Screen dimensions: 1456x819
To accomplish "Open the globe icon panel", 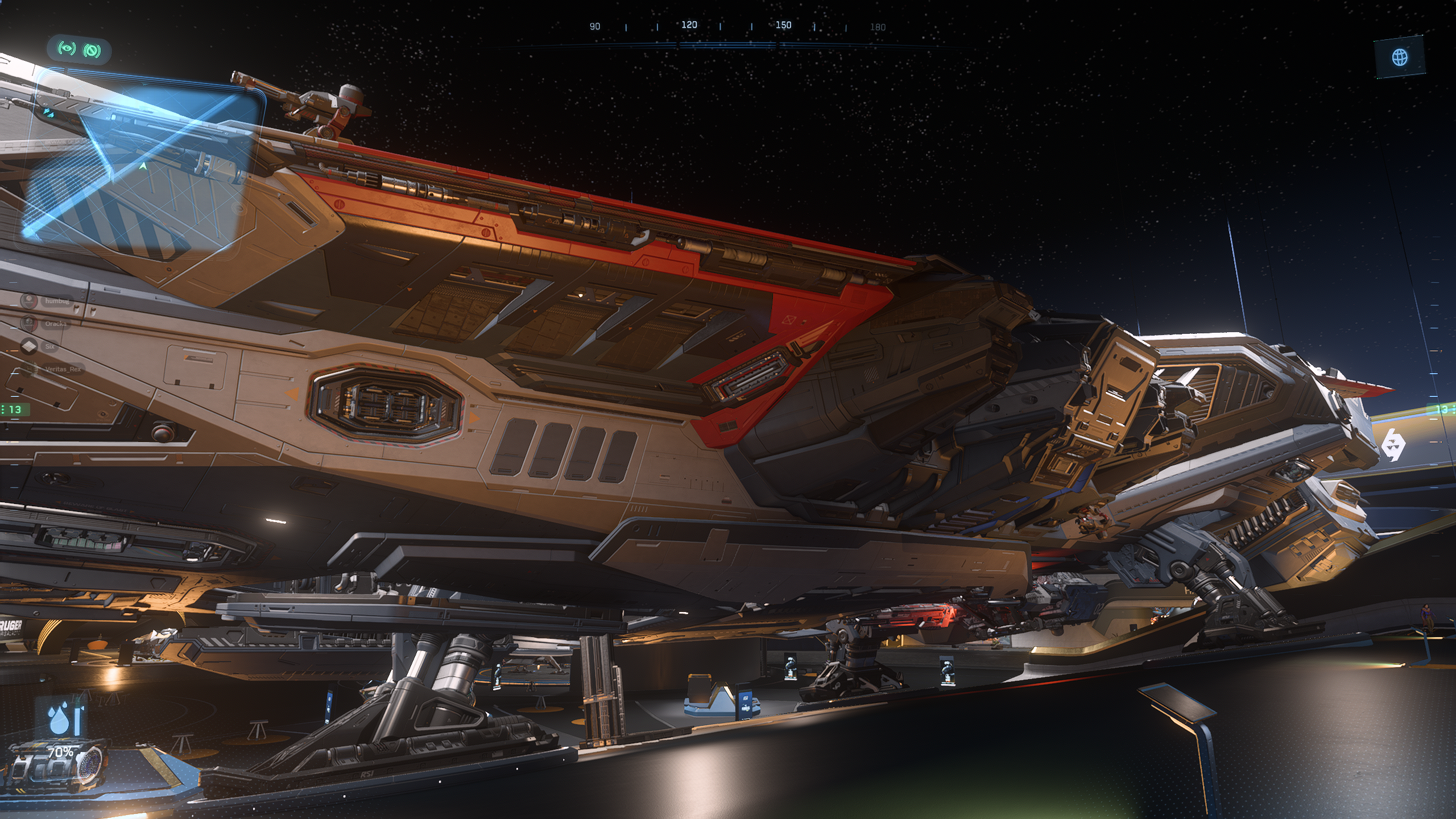I will click(1400, 57).
